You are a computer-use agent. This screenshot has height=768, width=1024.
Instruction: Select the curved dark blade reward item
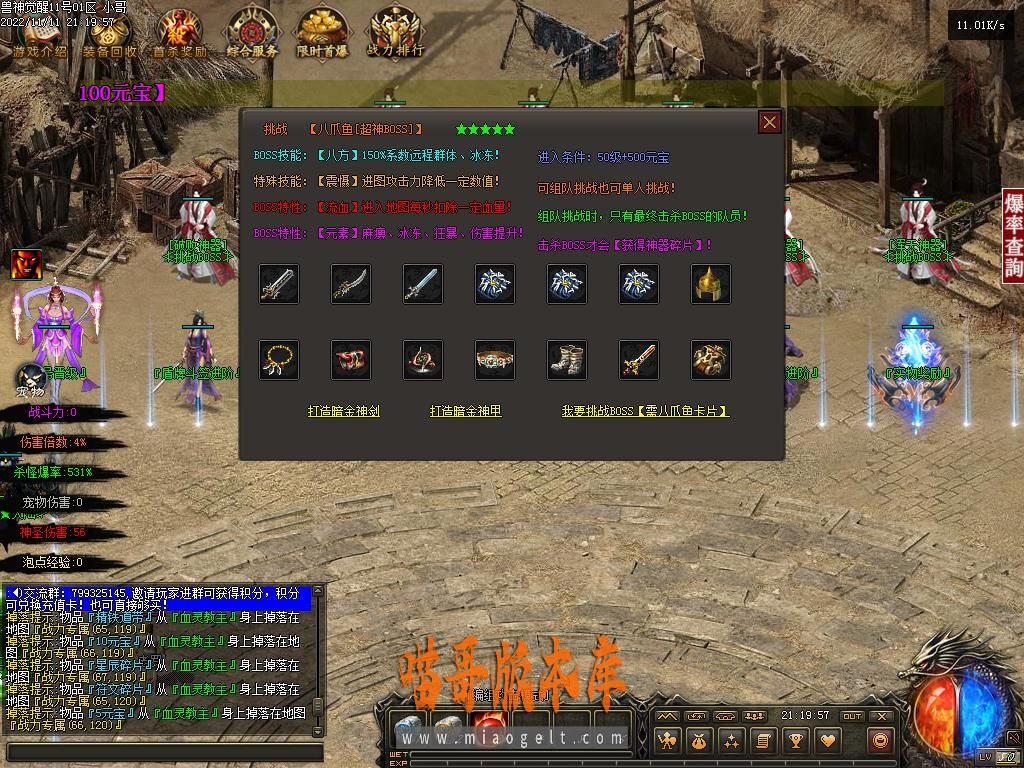(x=351, y=284)
